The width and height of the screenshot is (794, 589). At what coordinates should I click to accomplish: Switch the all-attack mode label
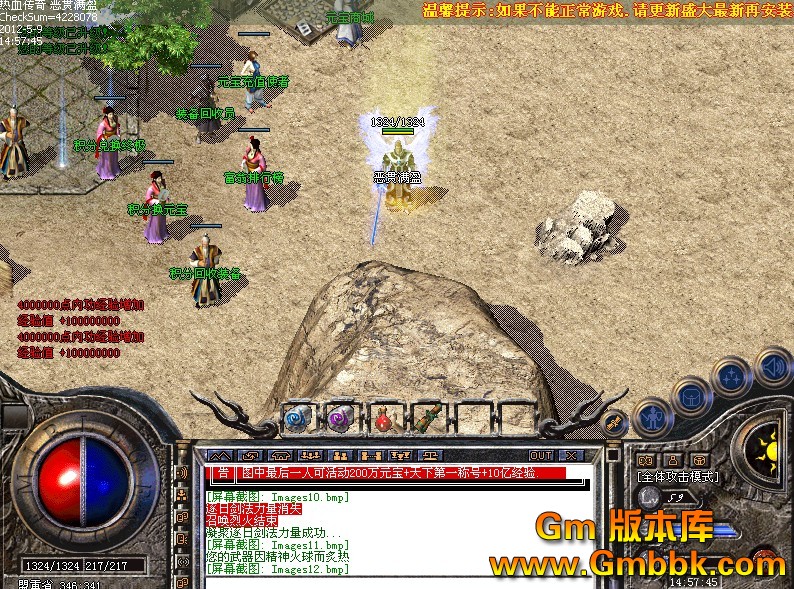(678, 477)
